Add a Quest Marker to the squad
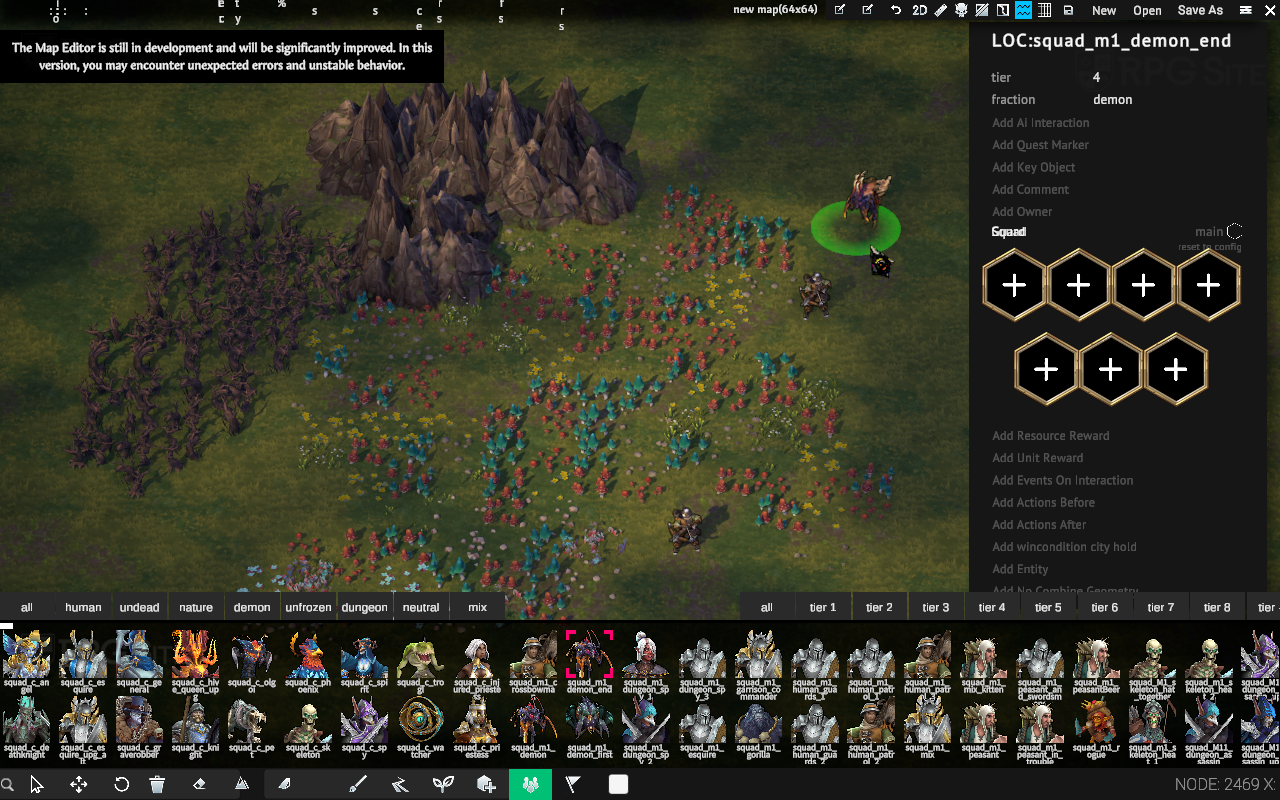The width and height of the screenshot is (1280, 800). coord(1040,145)
